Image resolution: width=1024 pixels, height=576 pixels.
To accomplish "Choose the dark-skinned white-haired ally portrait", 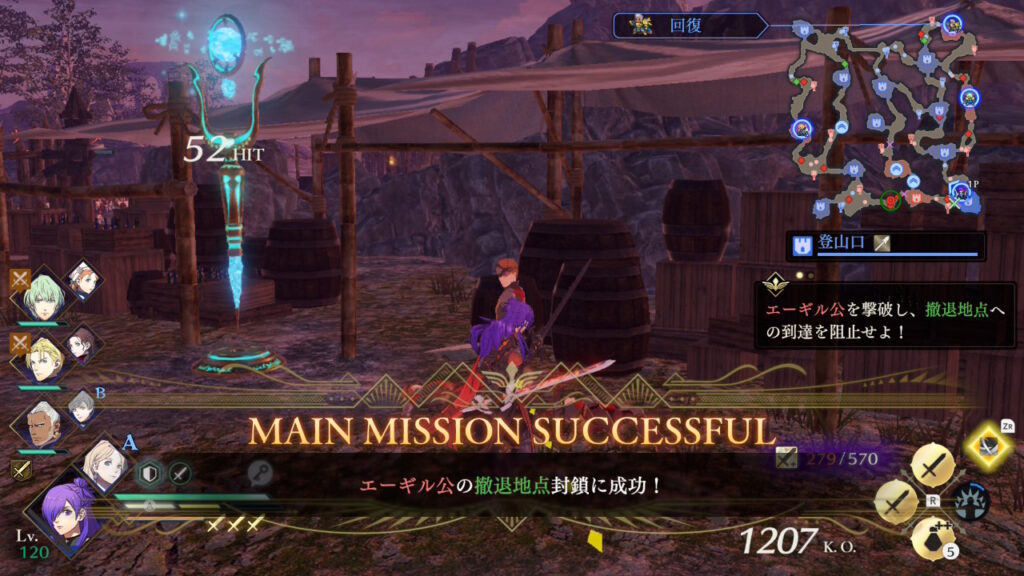I will coord(40,424).
